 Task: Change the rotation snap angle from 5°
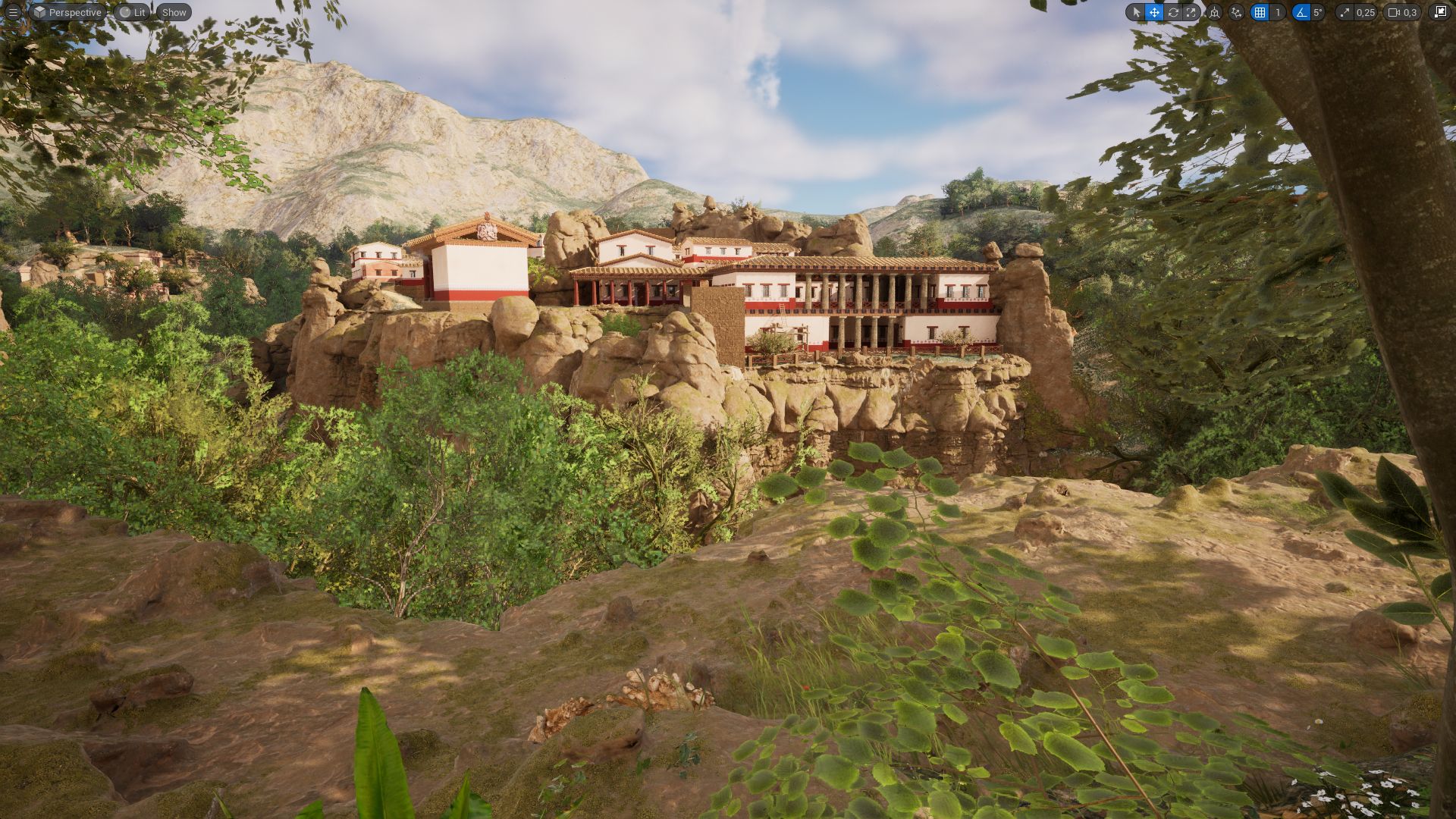(1317, 12)
